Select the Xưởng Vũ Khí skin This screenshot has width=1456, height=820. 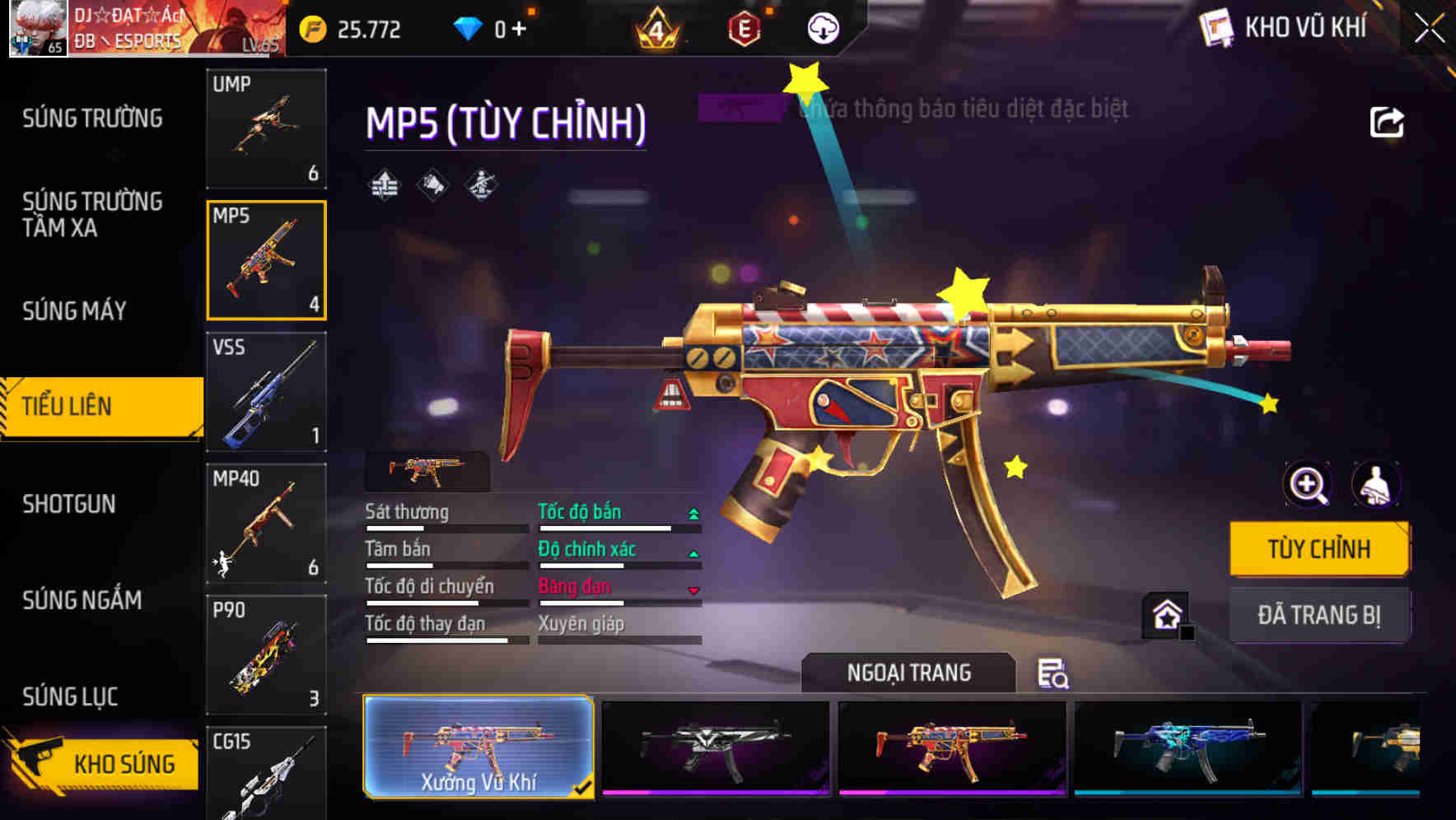click(x=478, y=747)
